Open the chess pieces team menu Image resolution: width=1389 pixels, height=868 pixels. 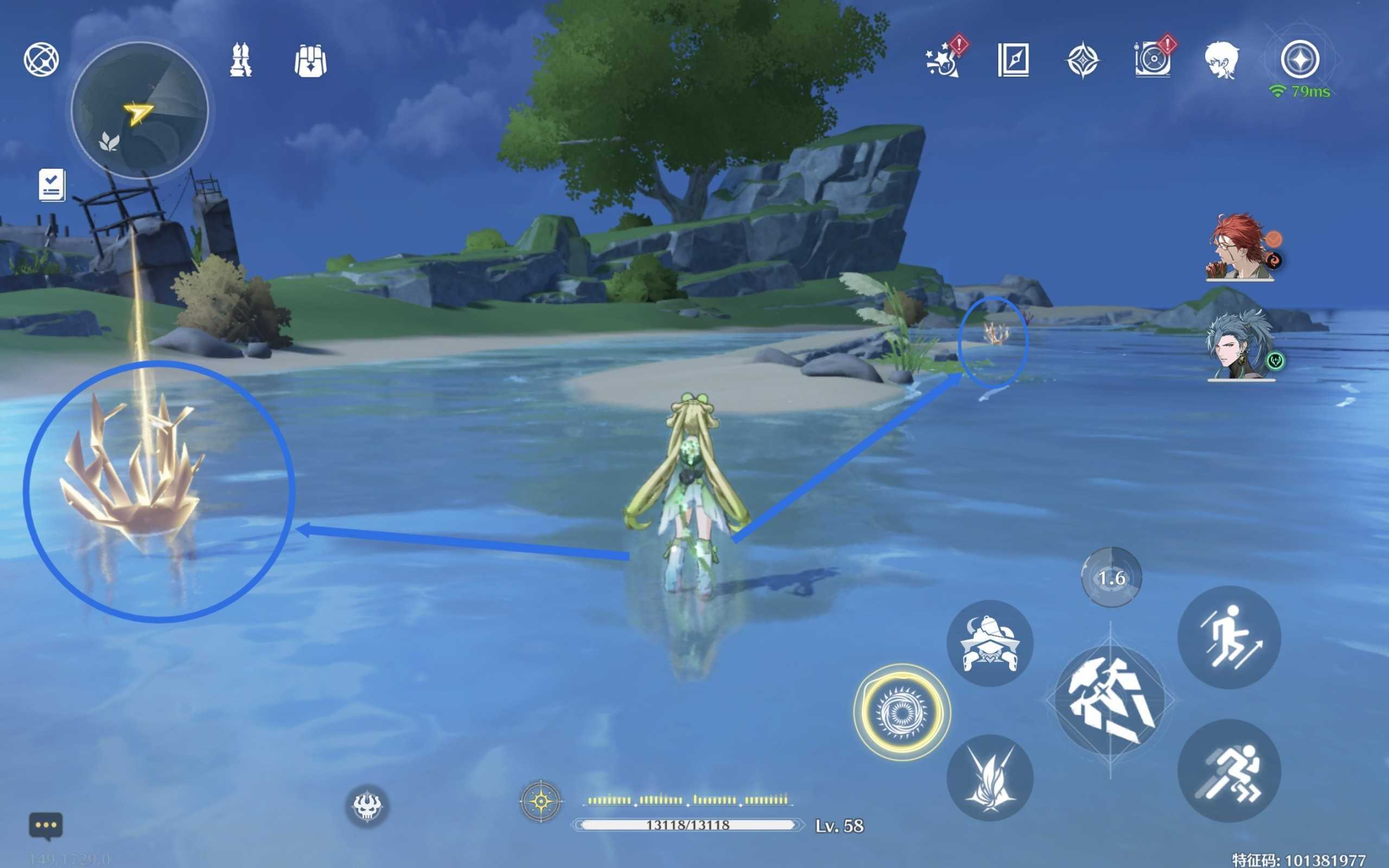click(x=240, y=60)
